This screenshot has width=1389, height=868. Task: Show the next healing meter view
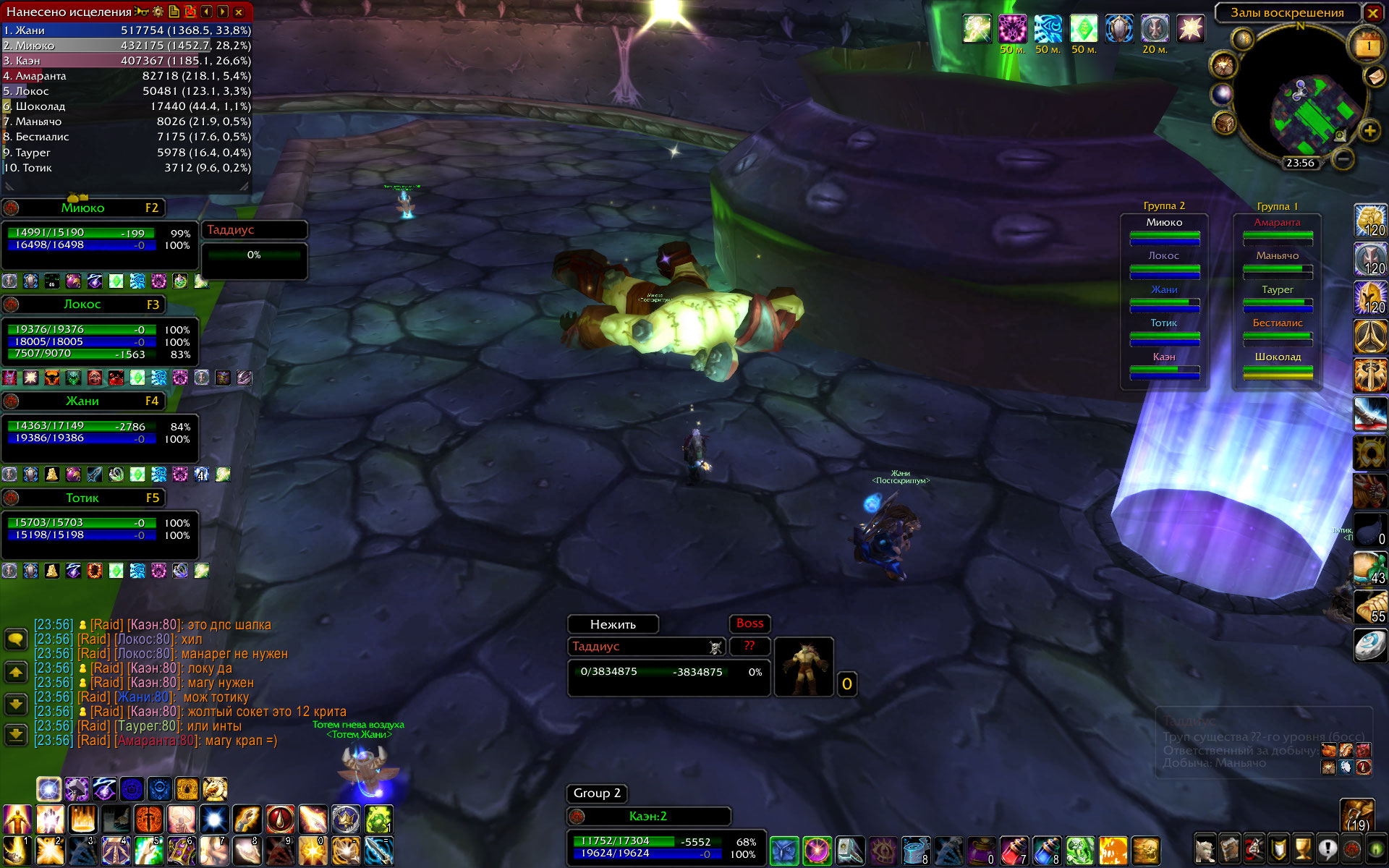(222, 12)
